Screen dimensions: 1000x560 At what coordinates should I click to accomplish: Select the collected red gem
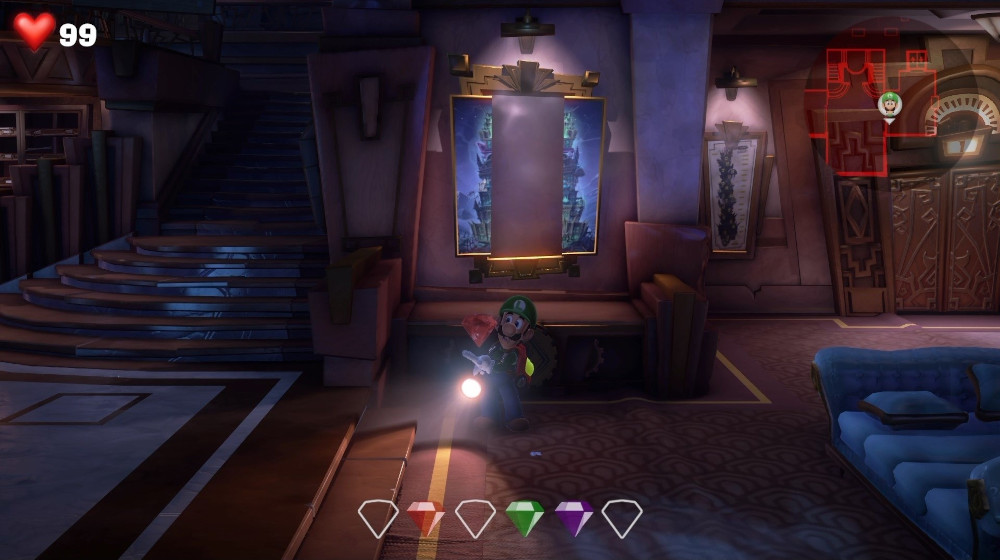click(x=426, y=518)
